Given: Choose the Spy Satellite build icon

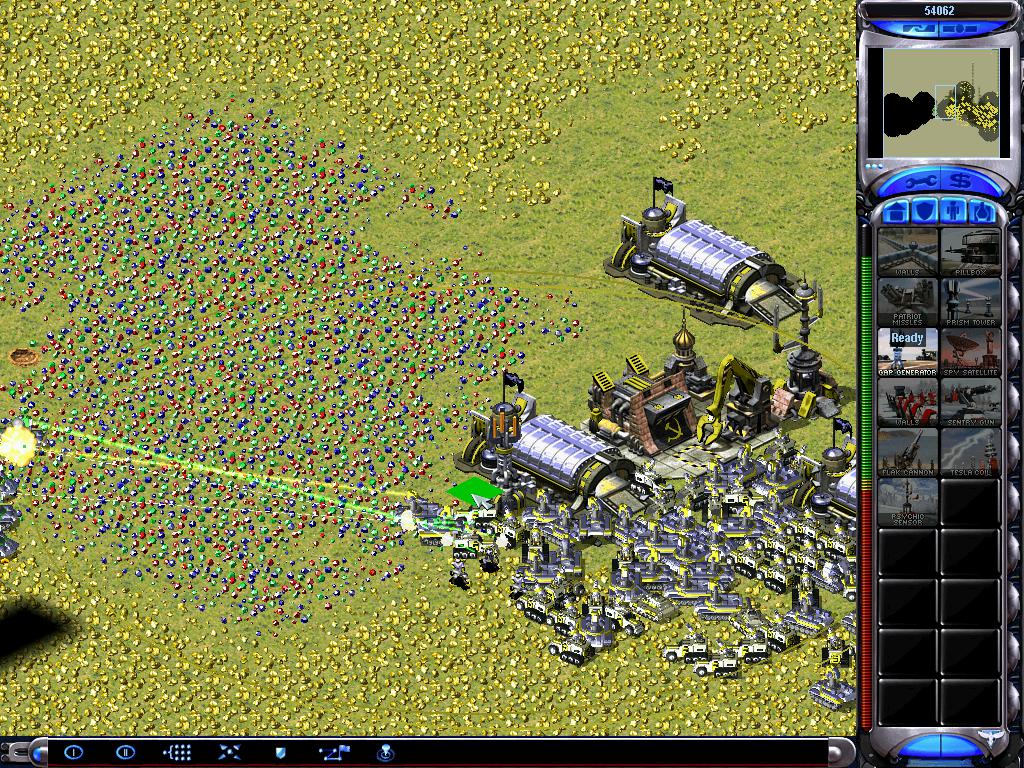Looking at the screenshot, I should [x=970, y=352].
